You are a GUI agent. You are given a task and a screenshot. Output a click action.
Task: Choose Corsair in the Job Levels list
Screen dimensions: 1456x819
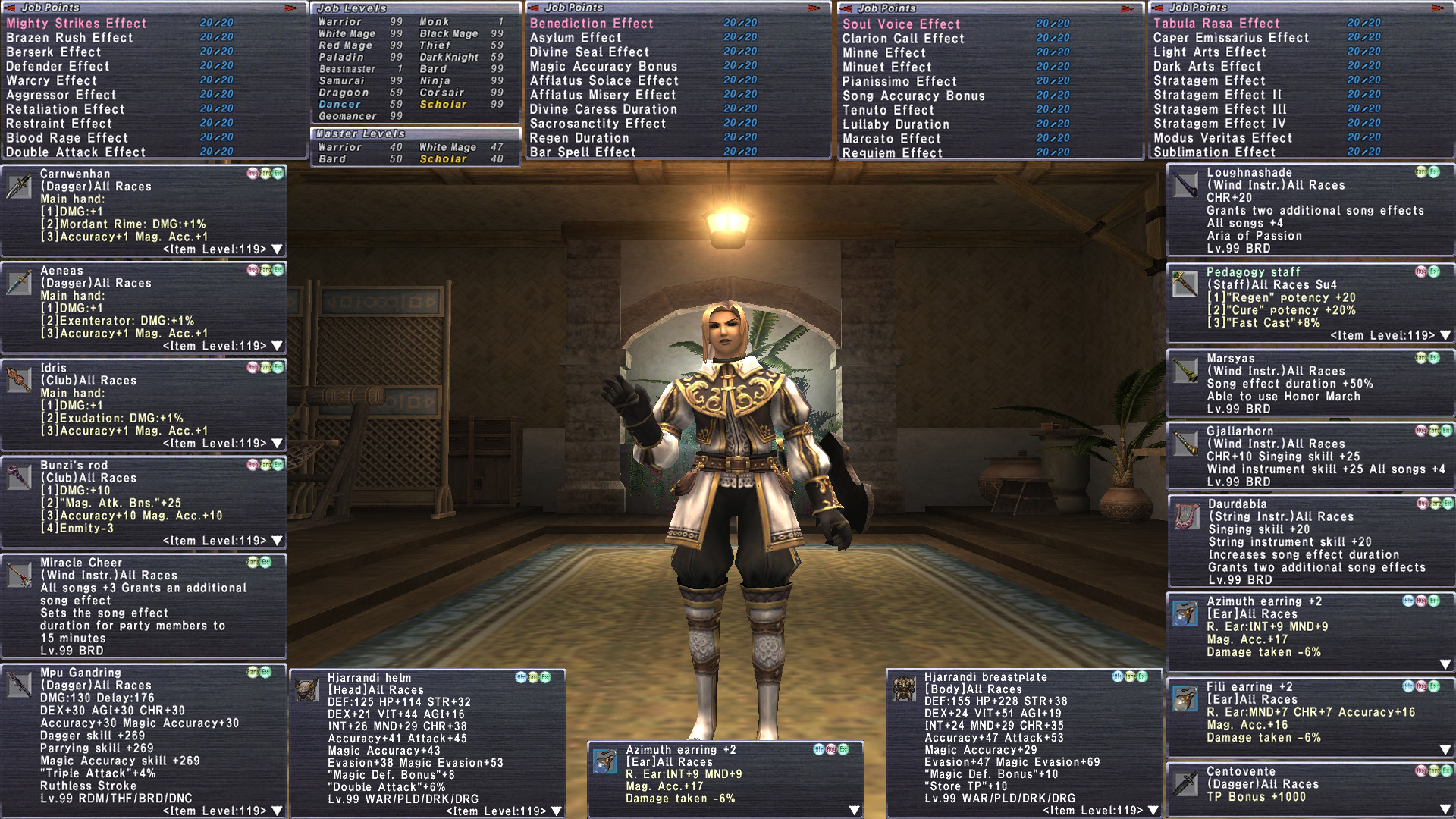(x=441, y=93)
